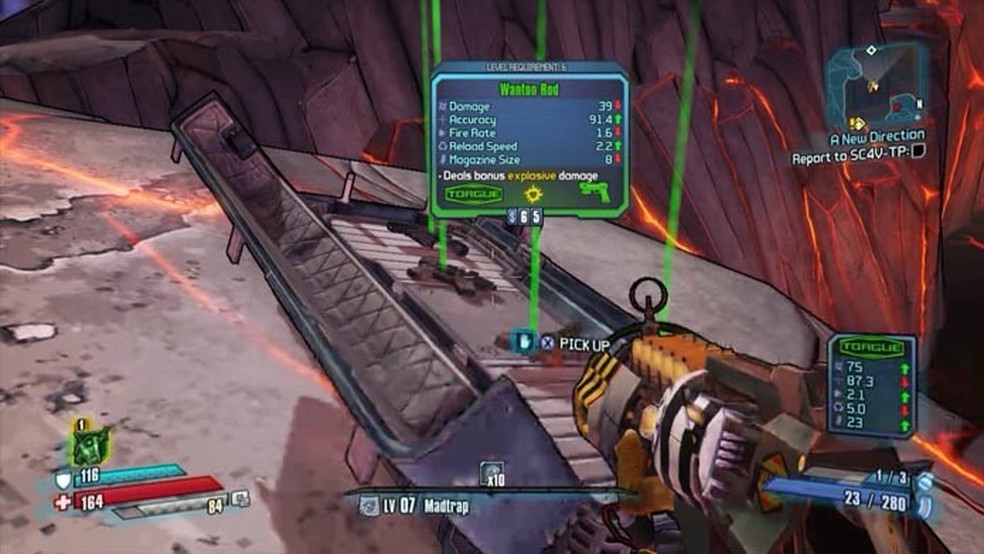Select the Wanton Rod item card
Image resolution: width=984 pixels, height=554 pixels.
click(529, 141)
